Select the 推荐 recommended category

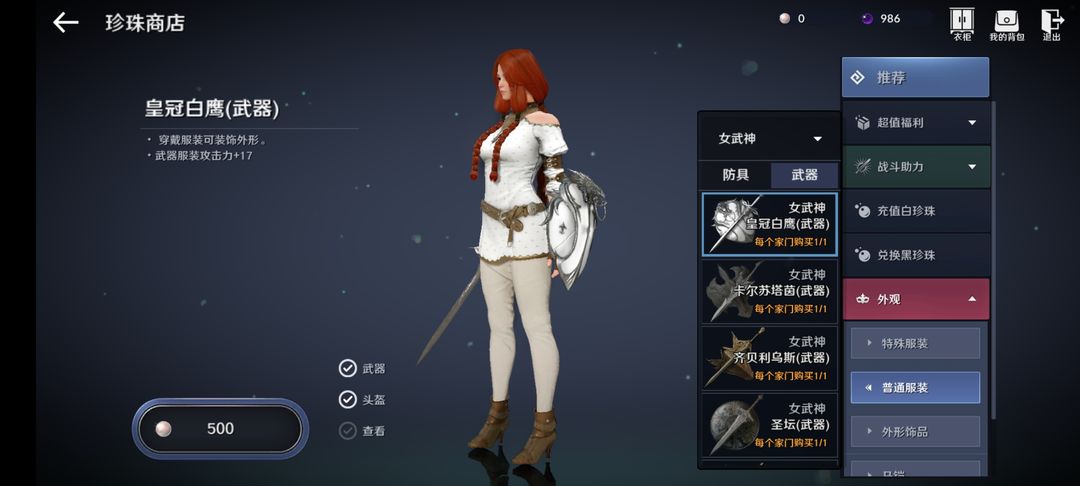click(x=915, y=77)
